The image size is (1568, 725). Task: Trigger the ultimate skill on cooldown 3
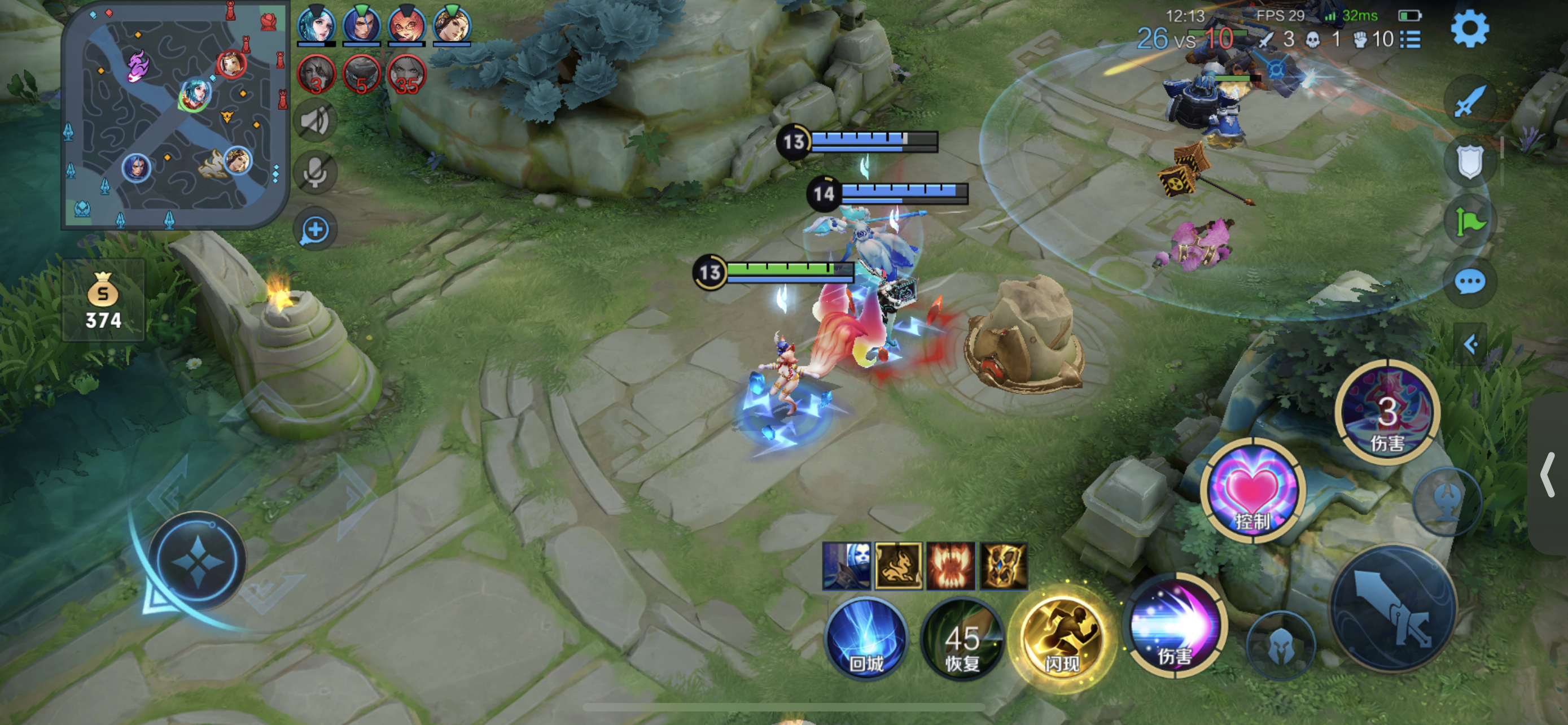(1387, 413)
